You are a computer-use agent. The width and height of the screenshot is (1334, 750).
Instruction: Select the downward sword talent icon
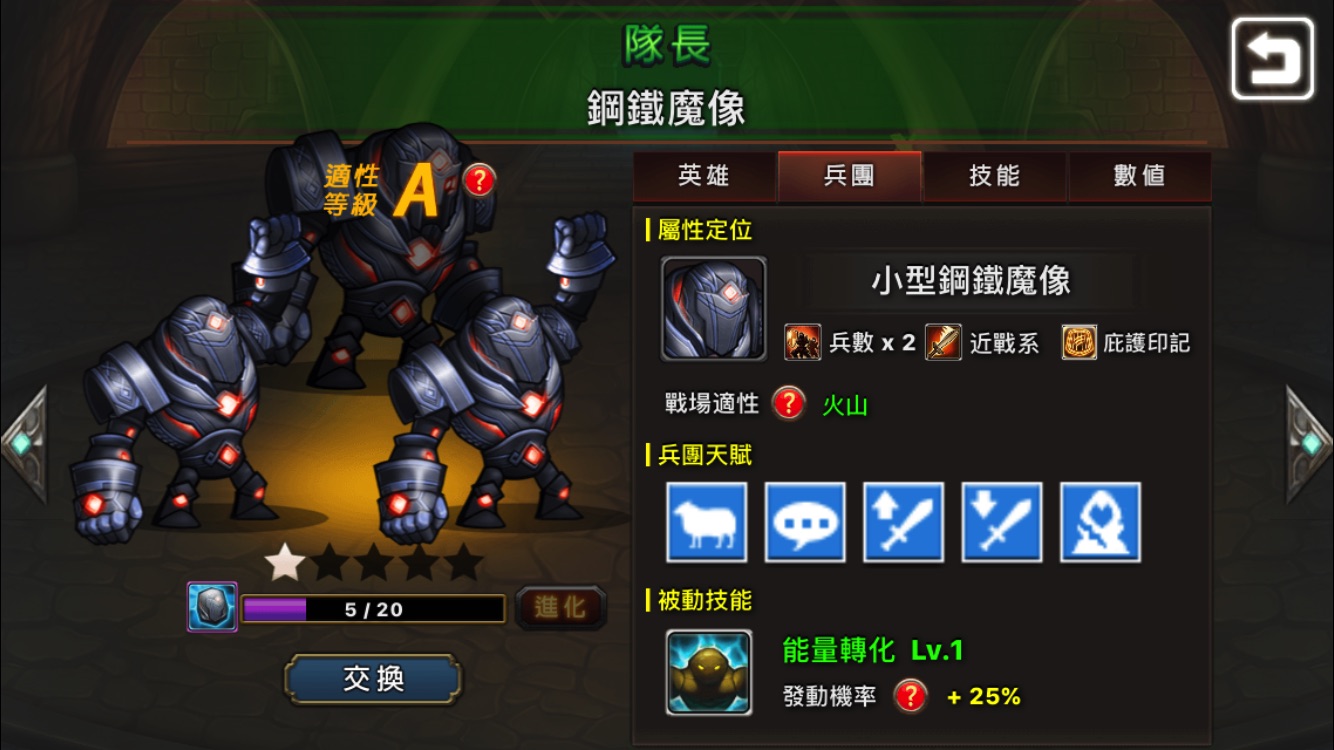click(x=1002, y=523)
